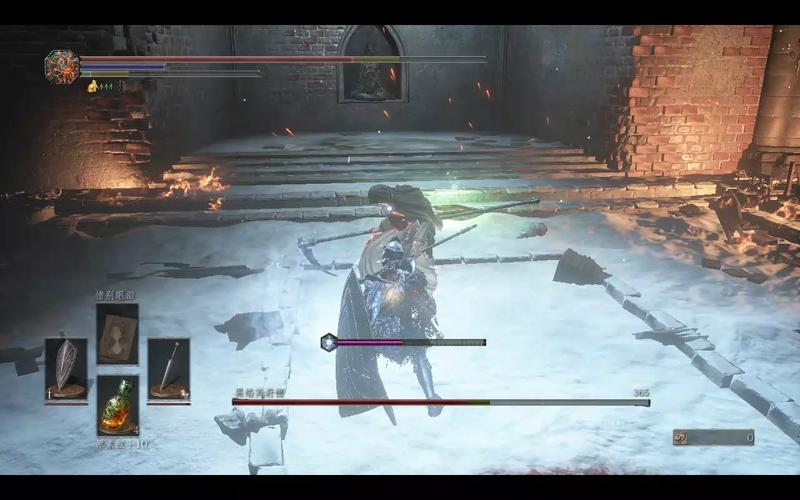The width and height of the screenshot is (800, 500).
Task: Select the right-hand sword slot
Action: click(168, 366)
